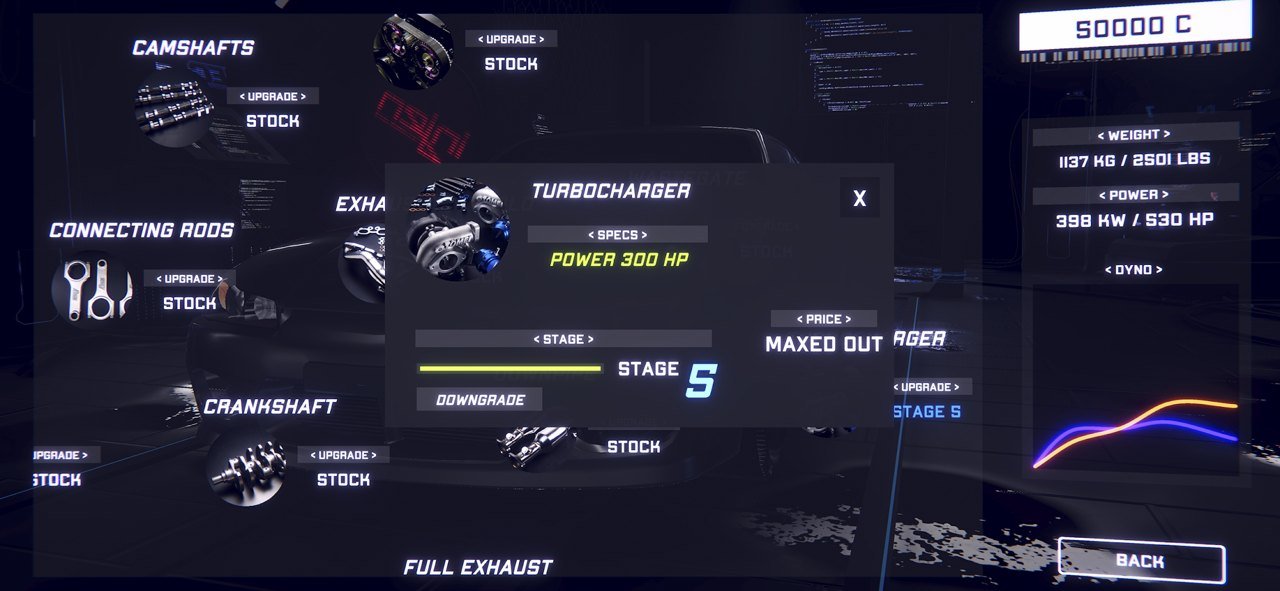Select the Full Exhaust label
Screen dimensions: 1280x591
pos(478,567)
